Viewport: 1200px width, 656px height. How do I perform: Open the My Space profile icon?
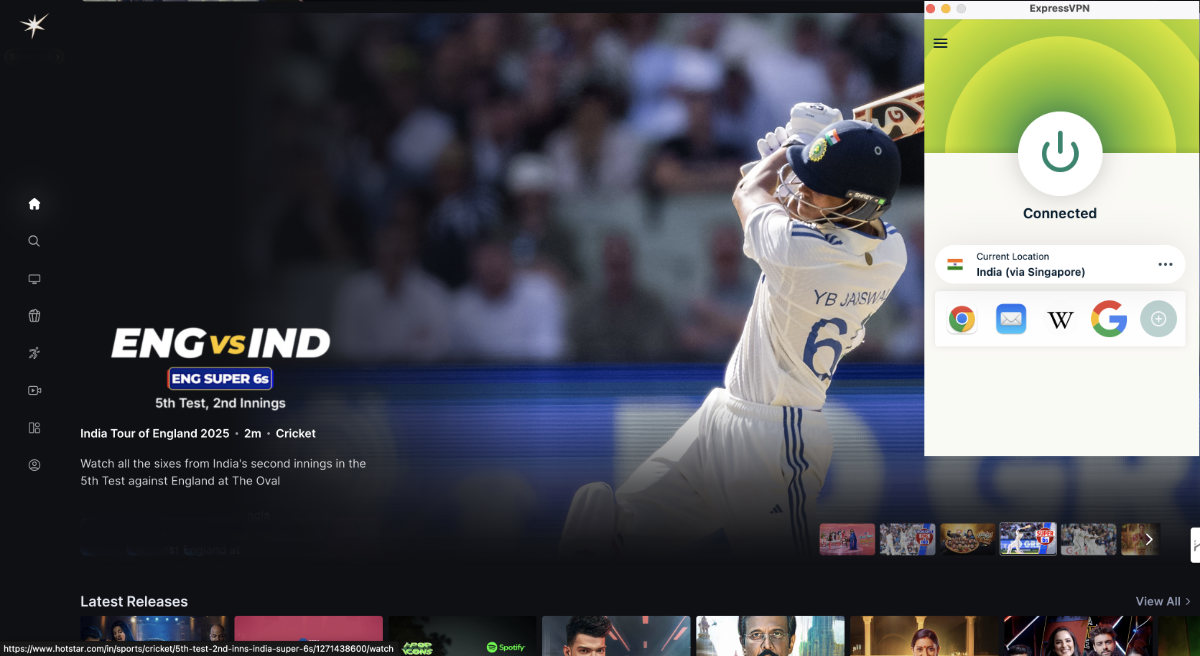pyautogui.click(x=34, y=465)
